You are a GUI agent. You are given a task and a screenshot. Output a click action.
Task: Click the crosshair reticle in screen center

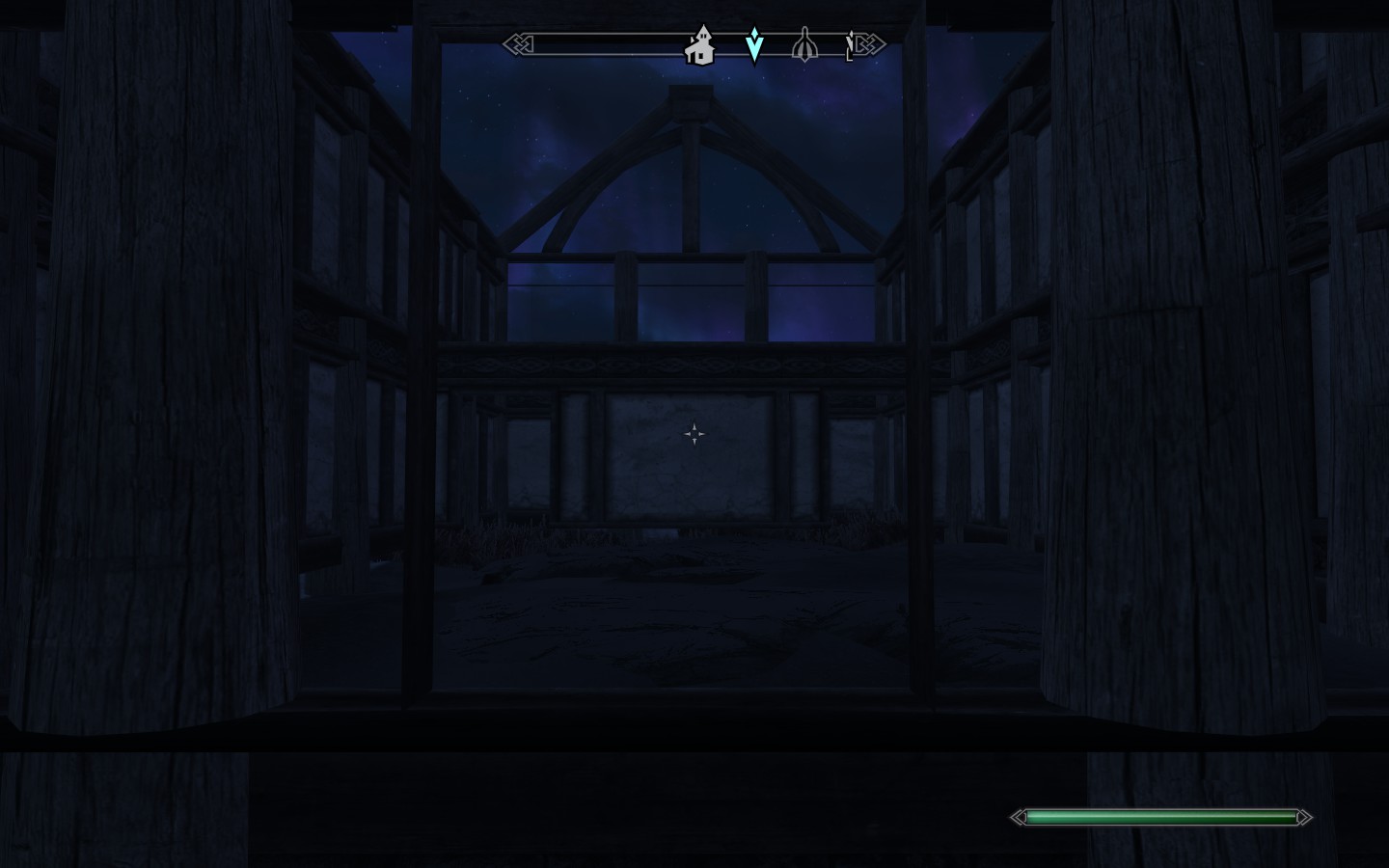click(x=694, y=433)
